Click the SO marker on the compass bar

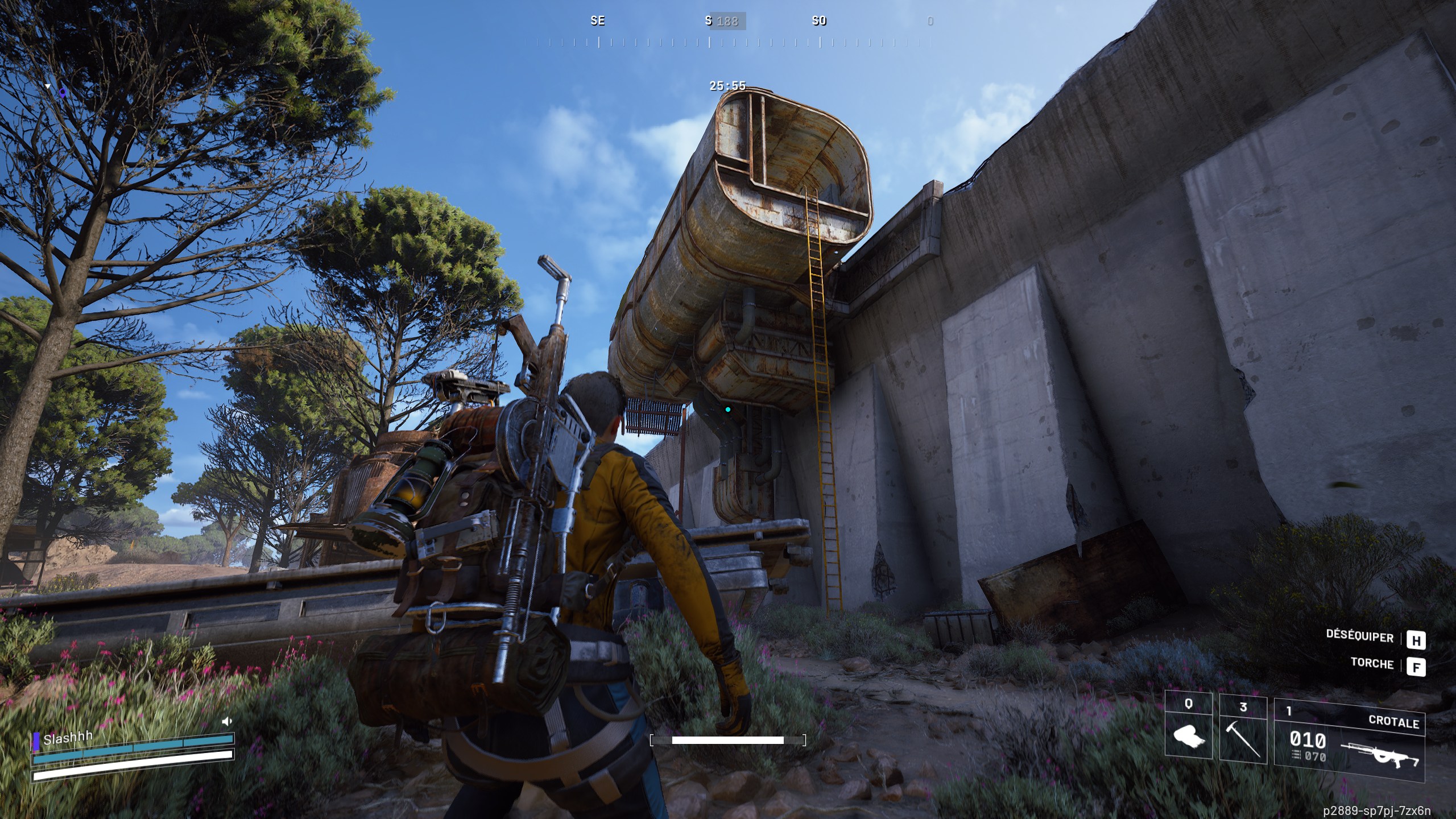(x=819, y=22)
